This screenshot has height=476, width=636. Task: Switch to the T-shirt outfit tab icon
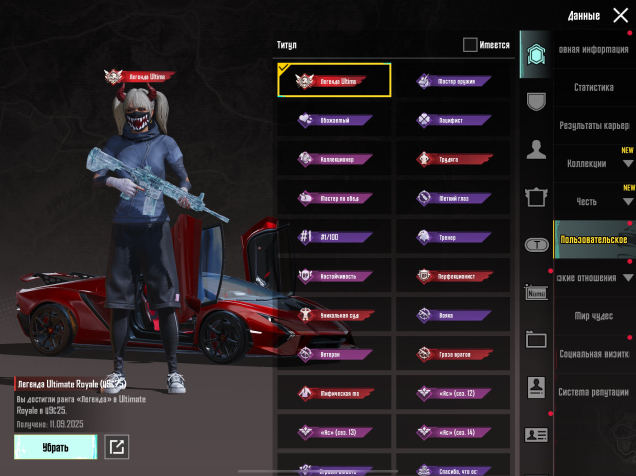pyautogui.click(x=537, y=196)
